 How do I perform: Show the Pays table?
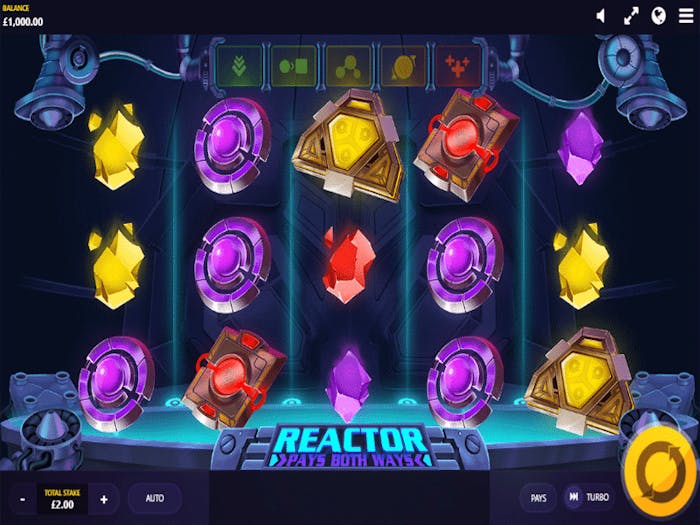[x=538, y=497]
